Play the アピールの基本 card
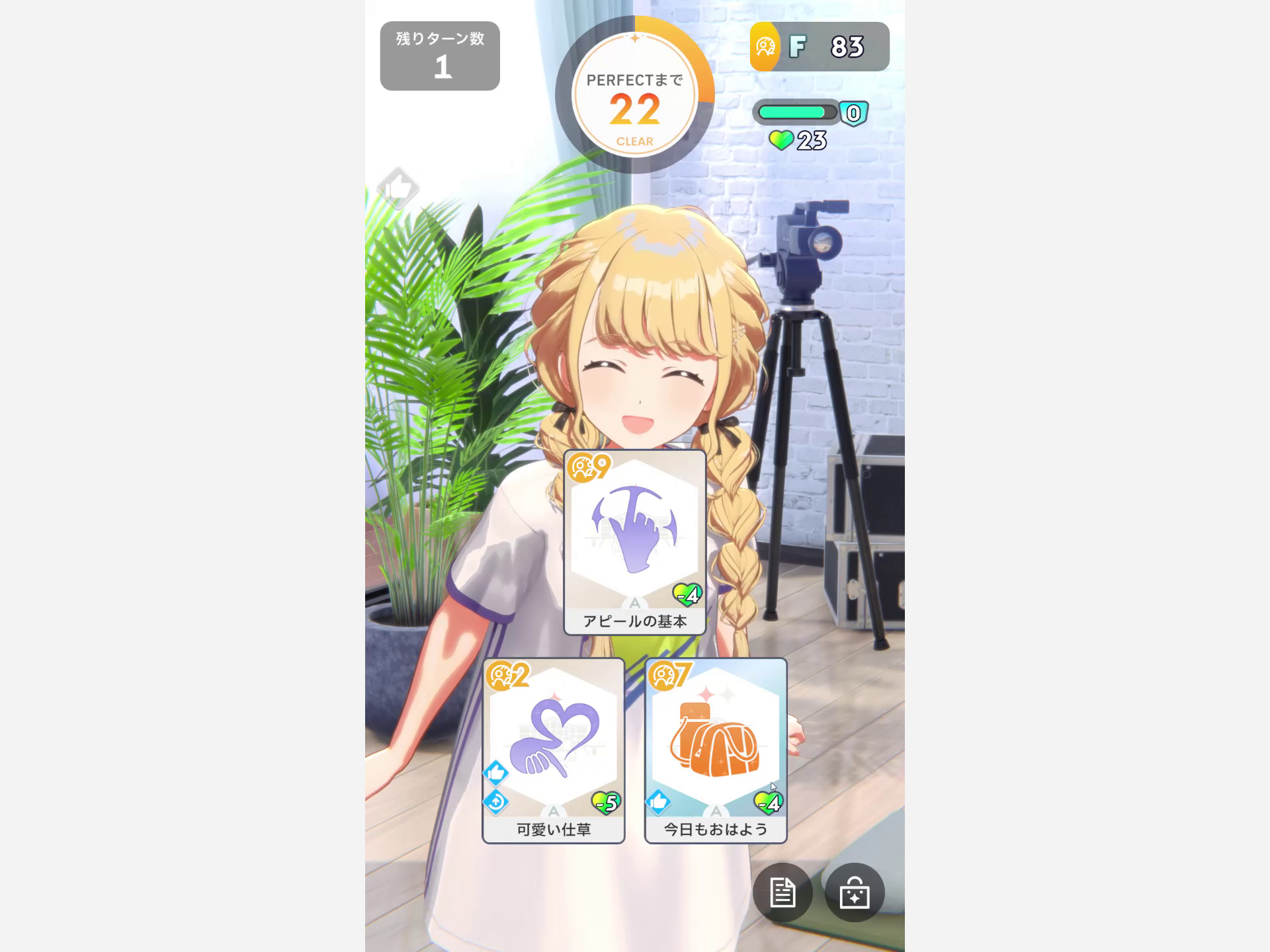The image size is (1270, 952). [x=633, y=542]
